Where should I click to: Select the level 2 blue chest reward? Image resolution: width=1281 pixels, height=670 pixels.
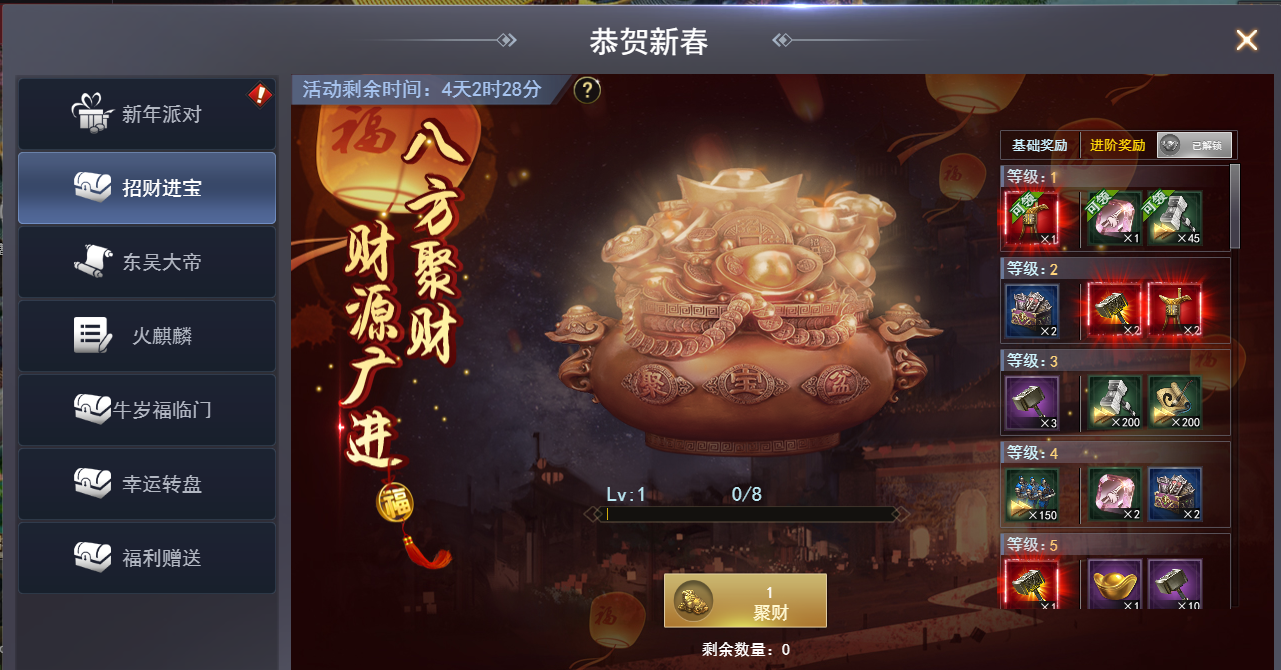point(1032,310)
